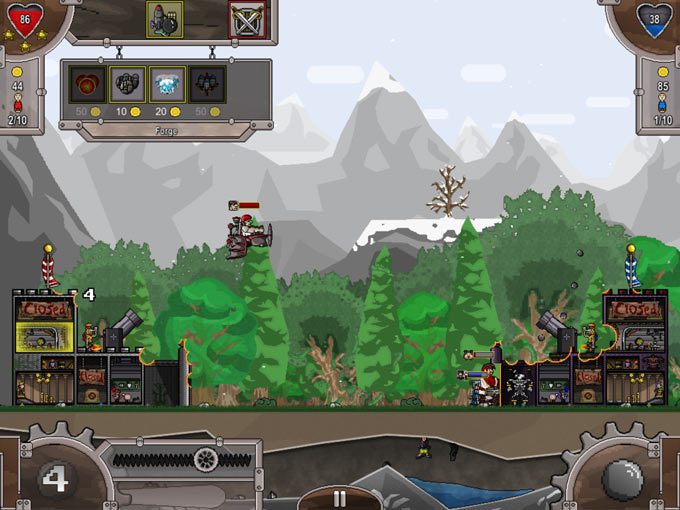Pause the game with the bottom button
The height and width of the screenshot is (510, 680).
click(339, 498)
